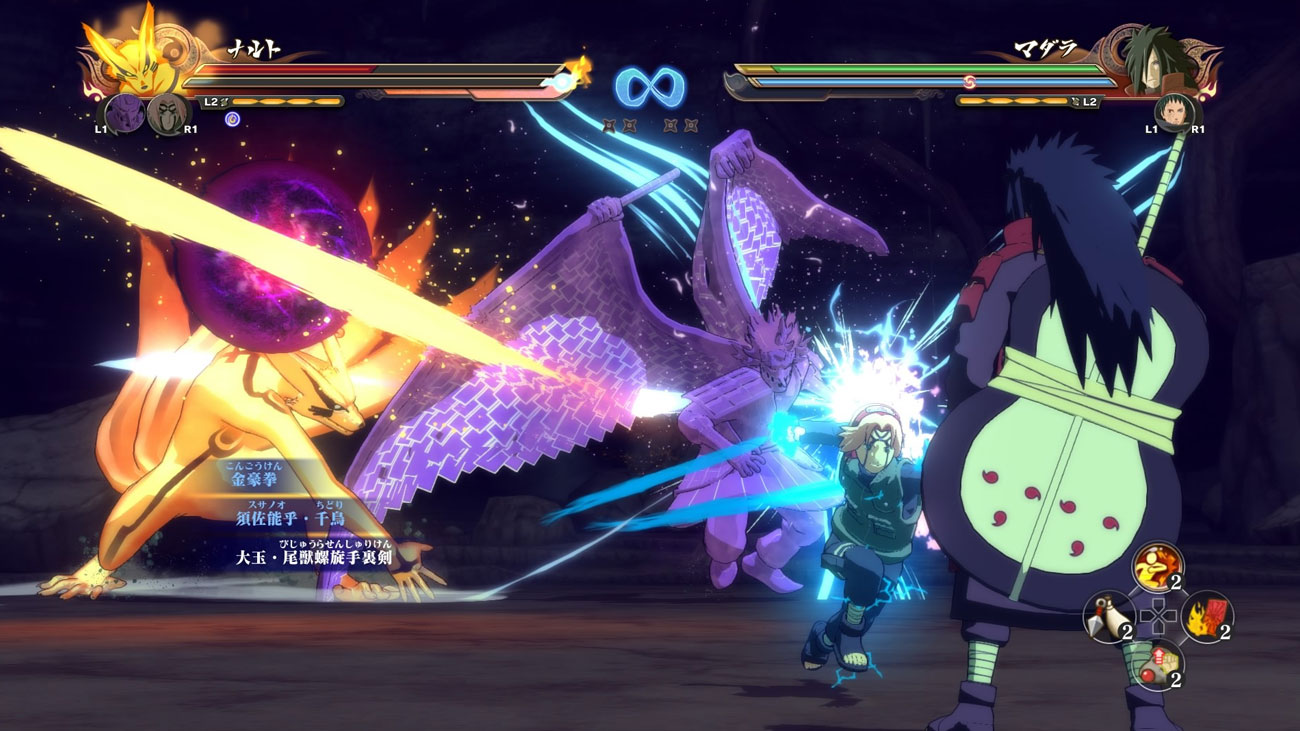Click the infinity timer symbol at top center

[650, 86]
